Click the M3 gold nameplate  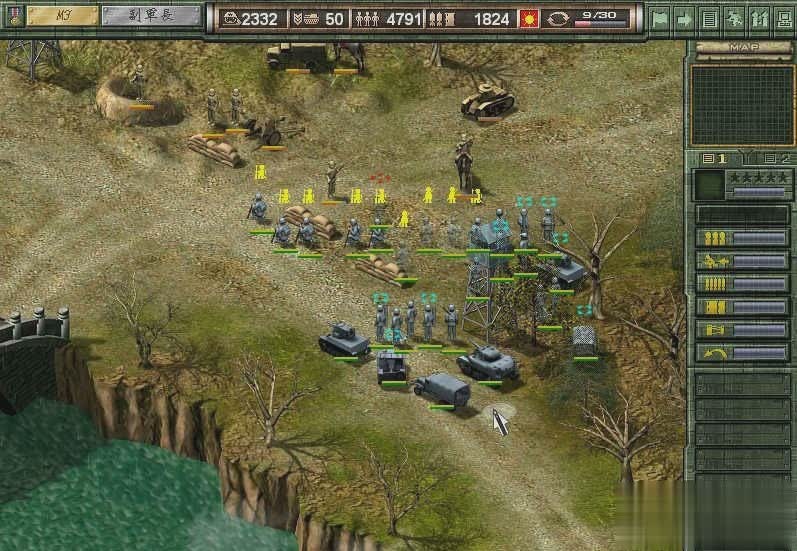[62, 15]
